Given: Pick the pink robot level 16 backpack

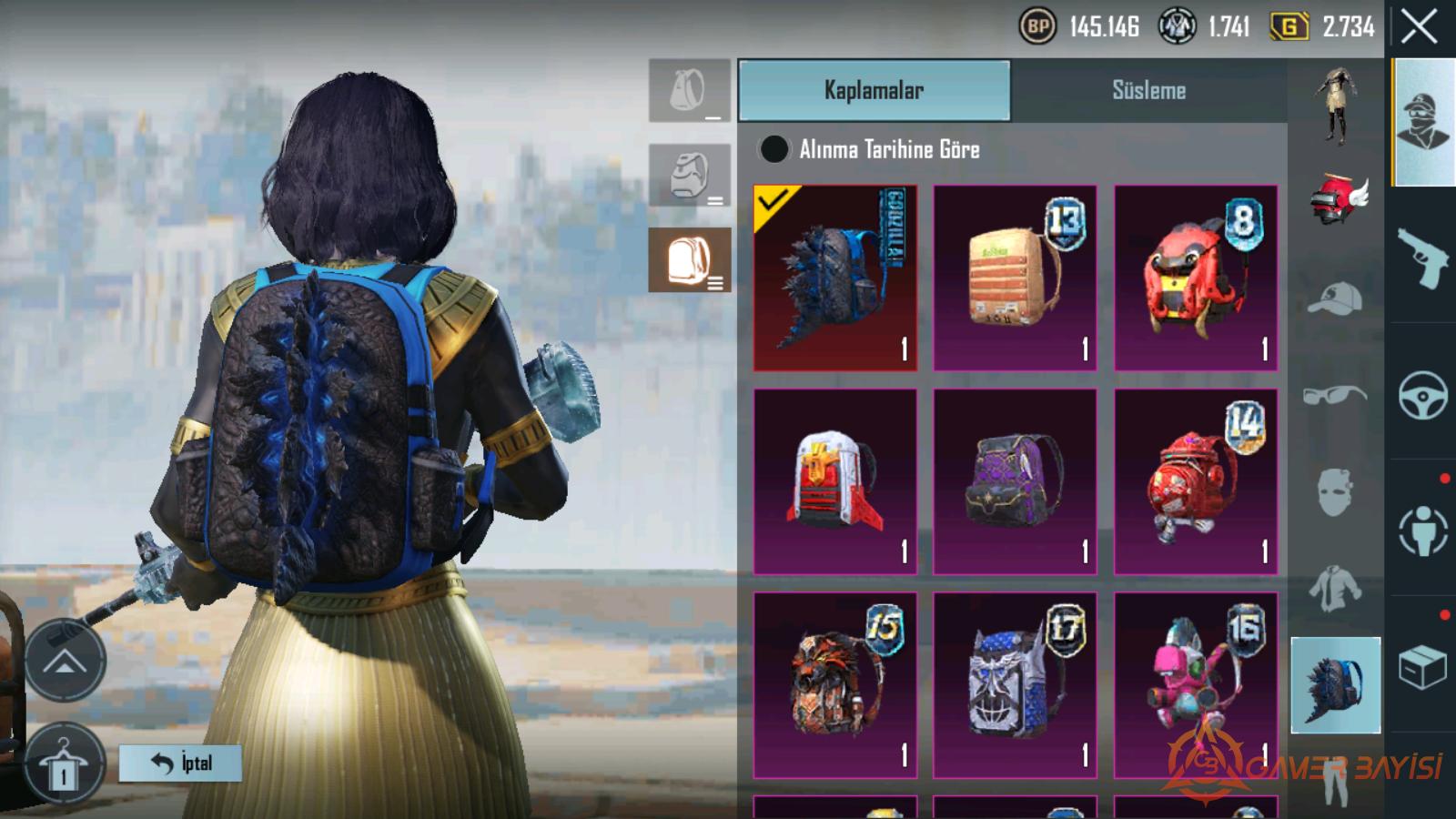Looking at the screenshot, I should click(x=1196, y=685).
